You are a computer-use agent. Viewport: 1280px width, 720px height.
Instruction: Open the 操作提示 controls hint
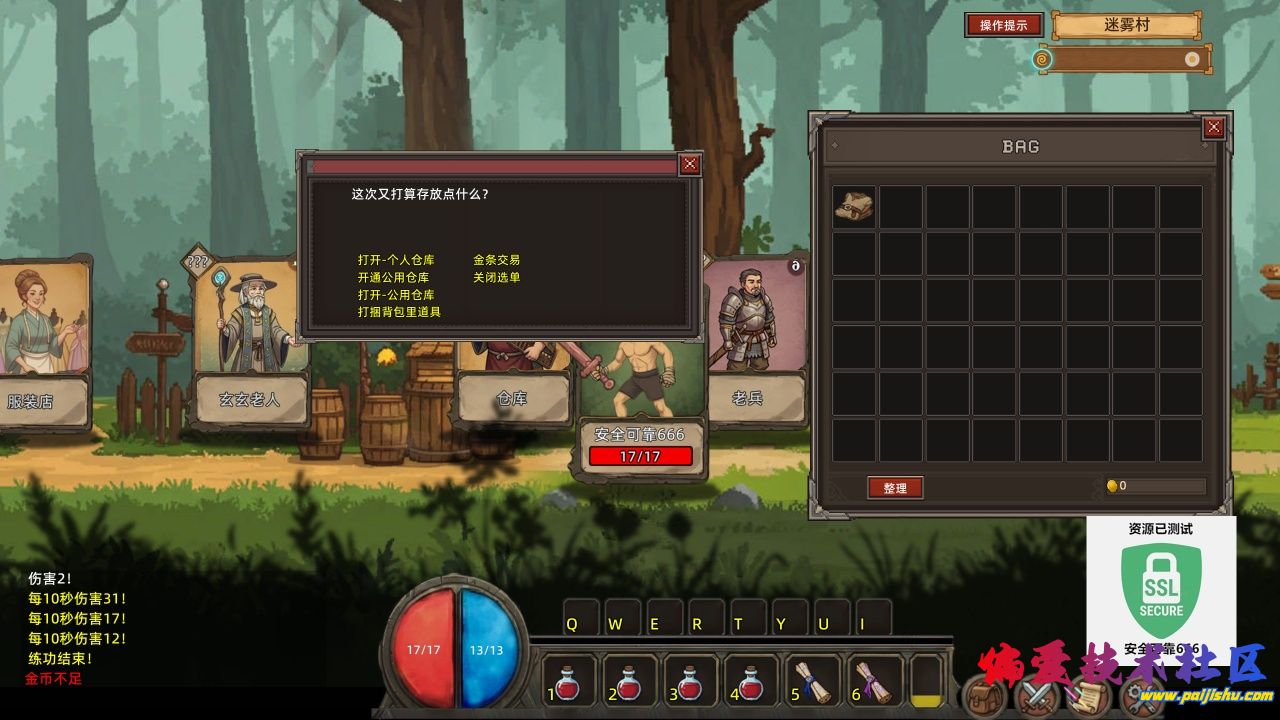[x=1003, y=25]
